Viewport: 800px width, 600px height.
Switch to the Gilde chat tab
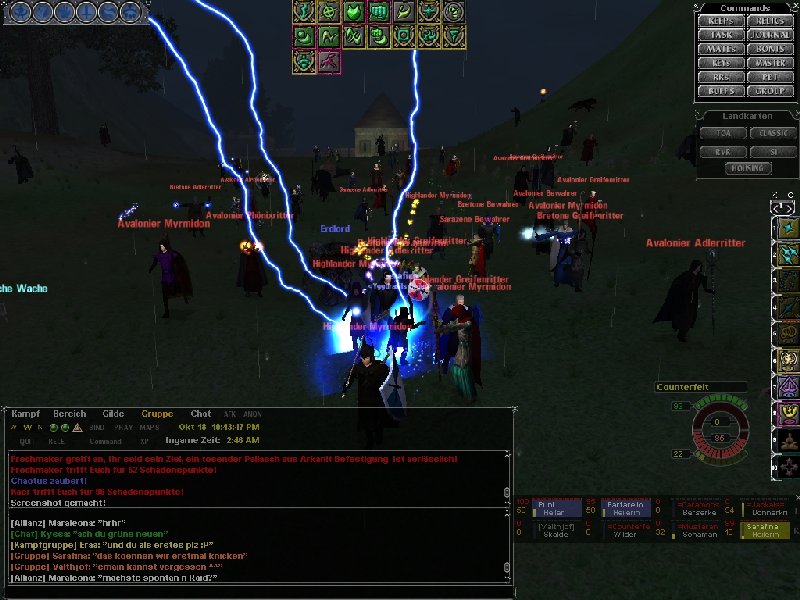113,413
